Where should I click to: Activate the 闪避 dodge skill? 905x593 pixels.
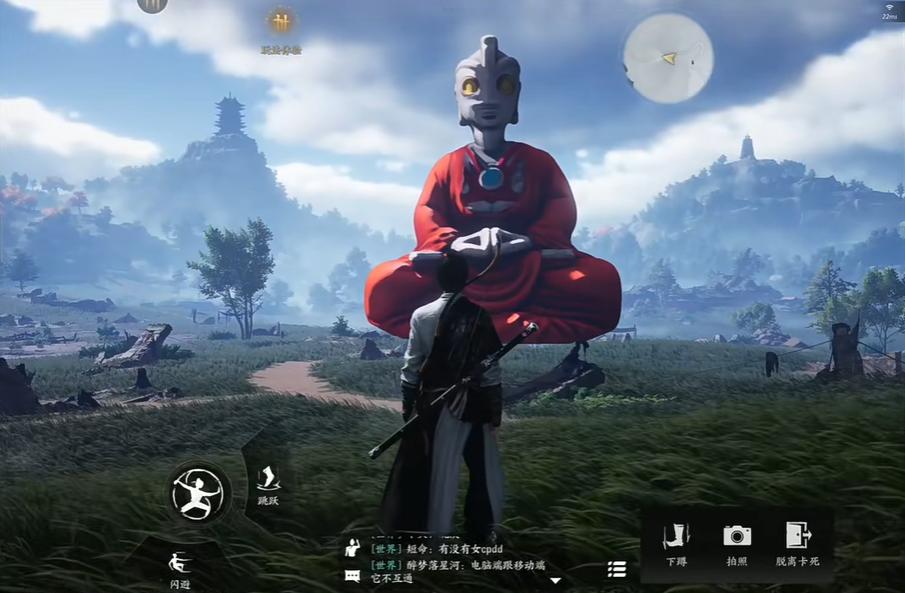pyautogui.click(x=179, y=564)
